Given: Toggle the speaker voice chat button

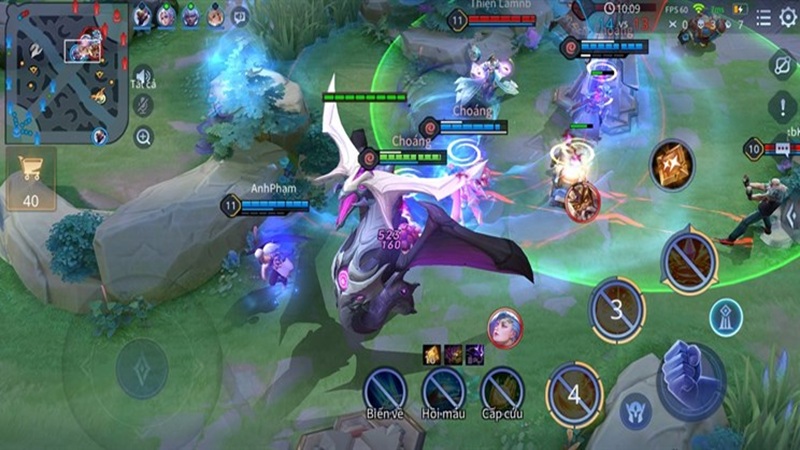Looking at the screenshot, I should pyautogui.click(x=143, y=77).
